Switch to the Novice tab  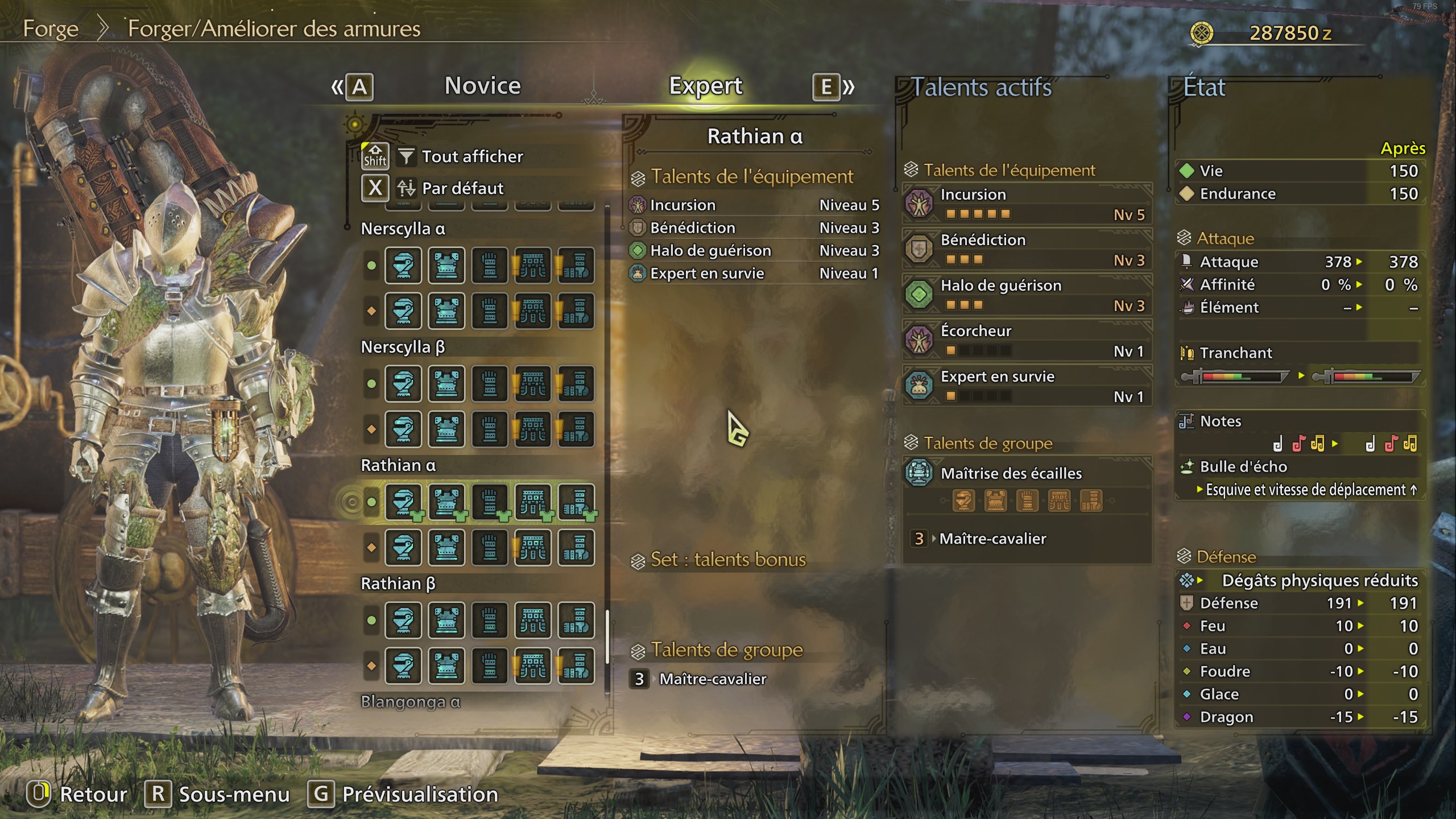point(481,86)
